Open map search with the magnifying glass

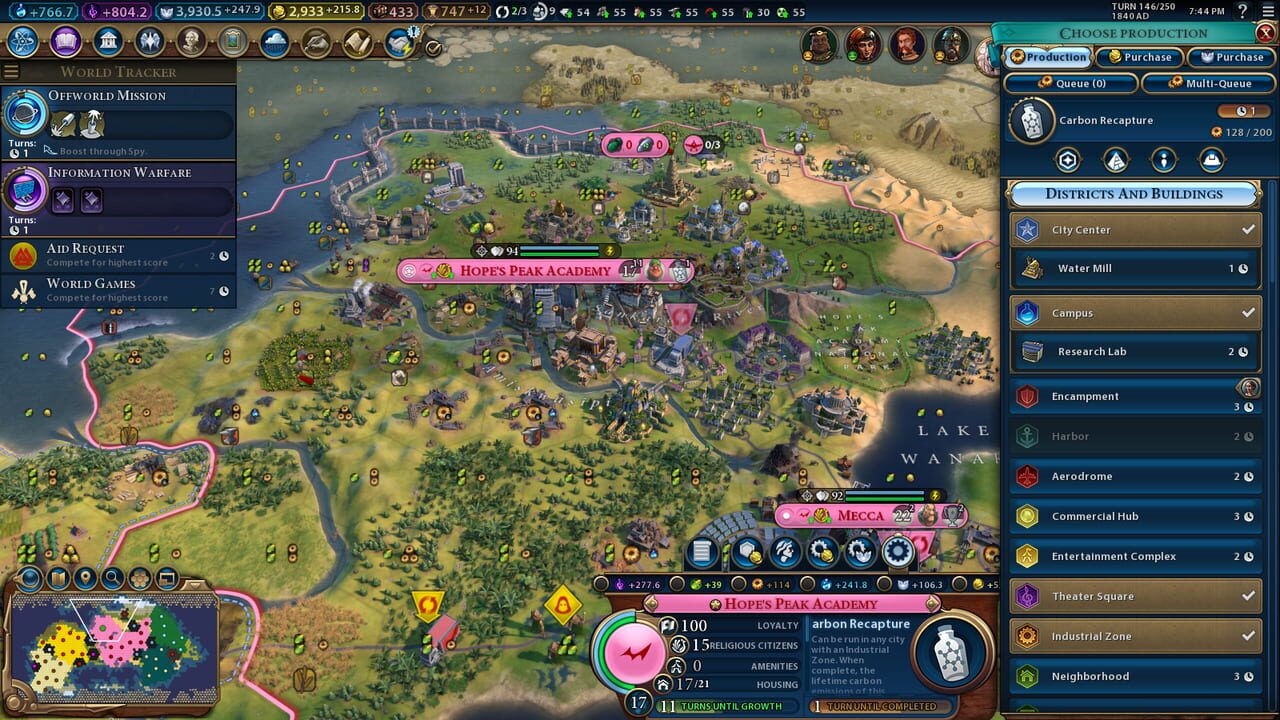point(112,578)
